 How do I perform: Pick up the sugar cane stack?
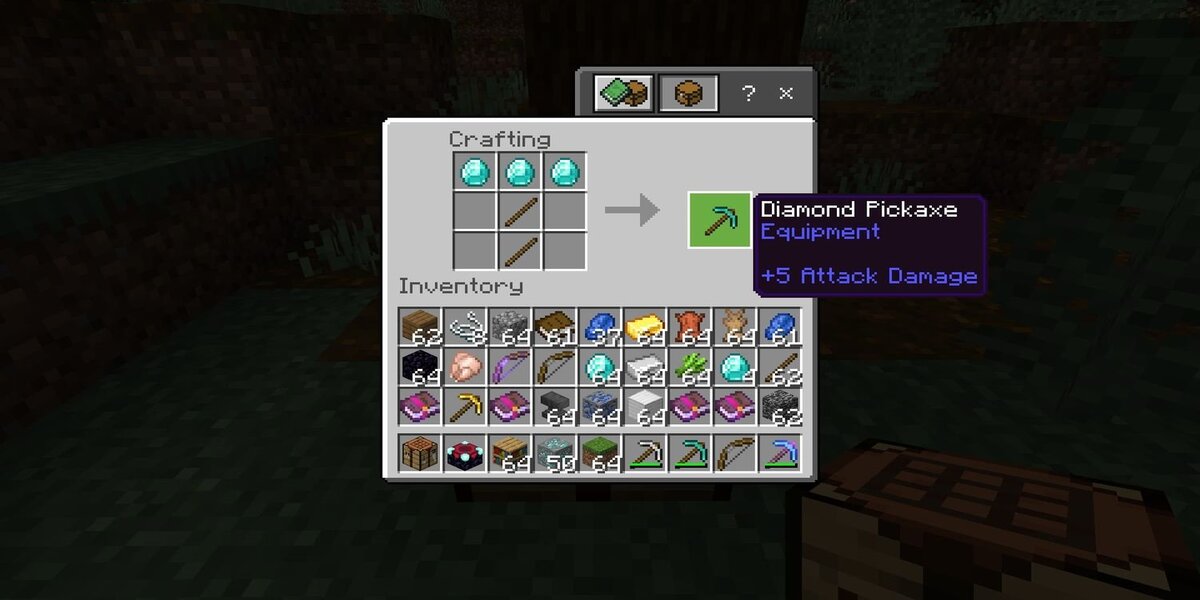pos(690,367)
